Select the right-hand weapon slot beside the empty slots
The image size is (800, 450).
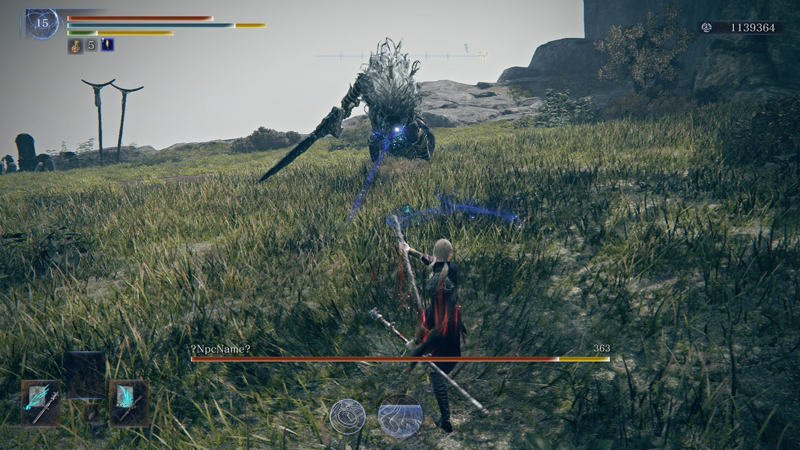point(128,402)
